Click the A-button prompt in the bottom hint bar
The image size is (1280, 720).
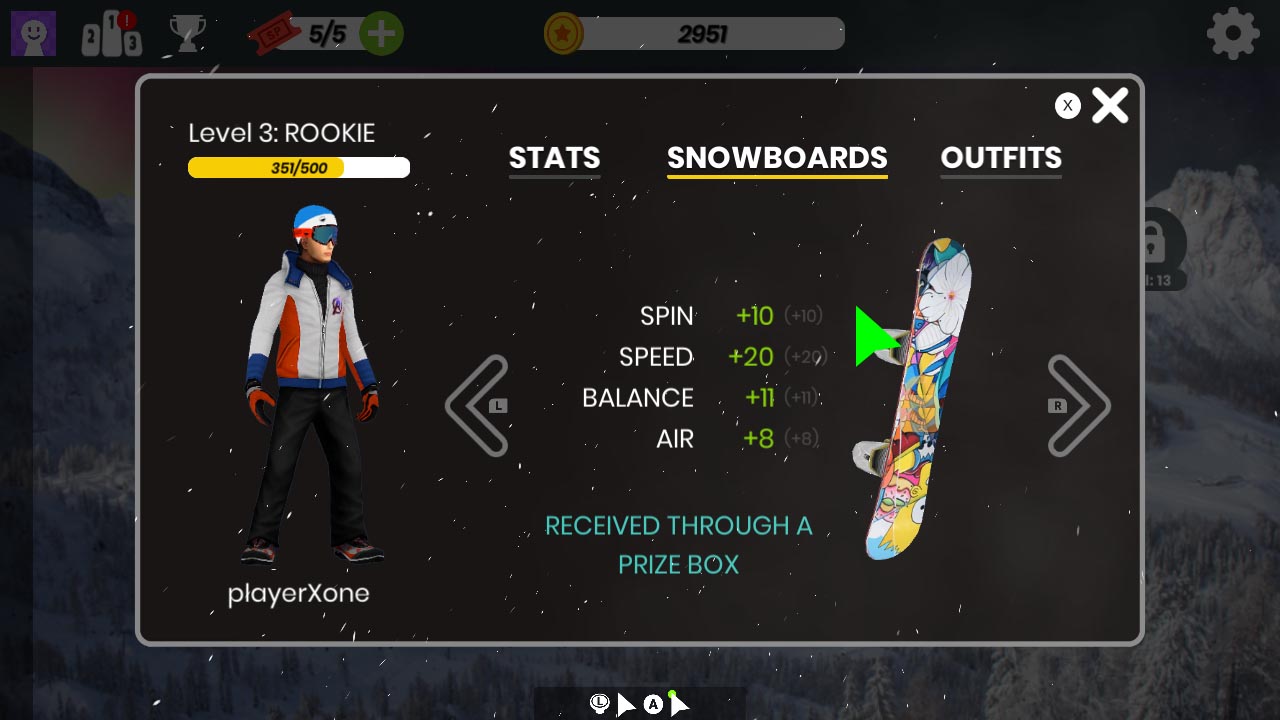pos(653,704)
